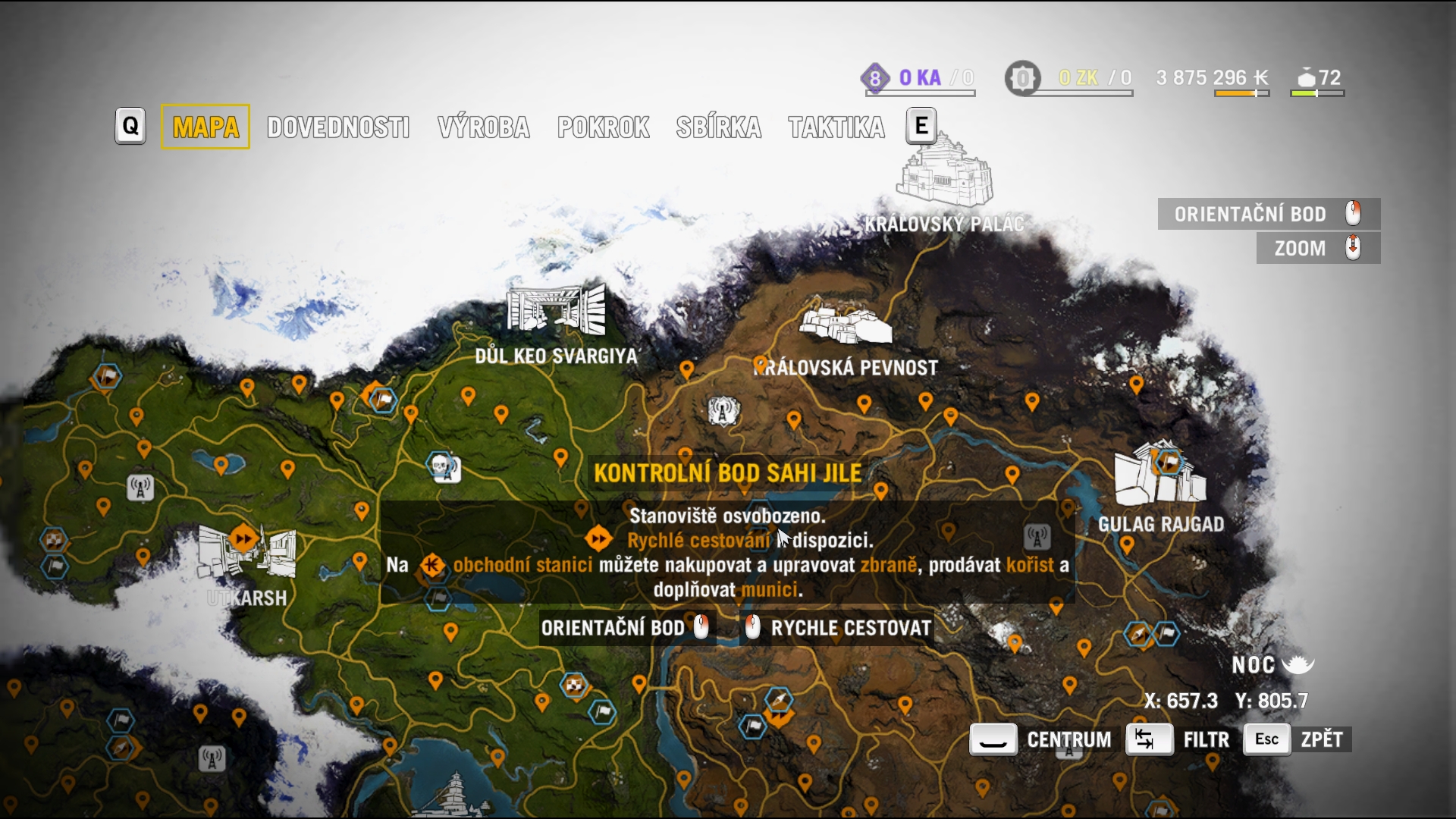Open the Dovednosti tab

pos(338,127)
